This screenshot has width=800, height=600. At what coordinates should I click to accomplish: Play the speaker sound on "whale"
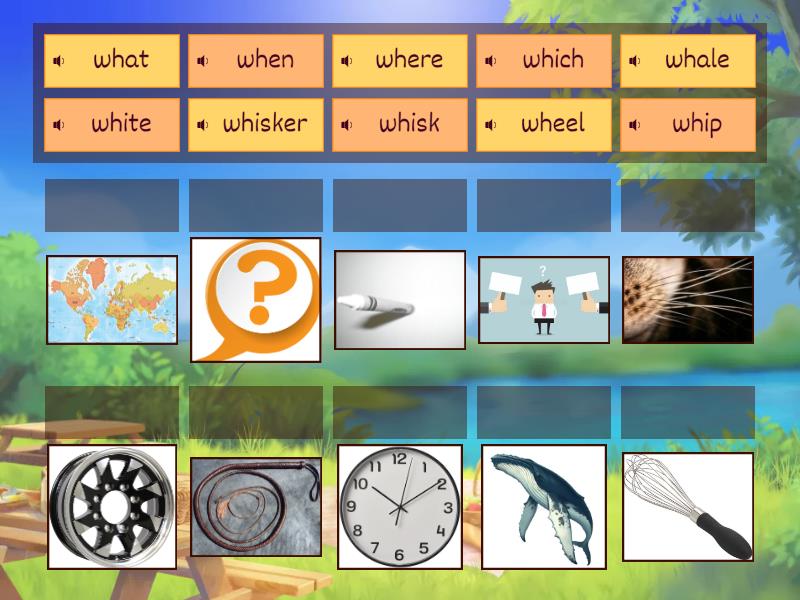(635, 61)
